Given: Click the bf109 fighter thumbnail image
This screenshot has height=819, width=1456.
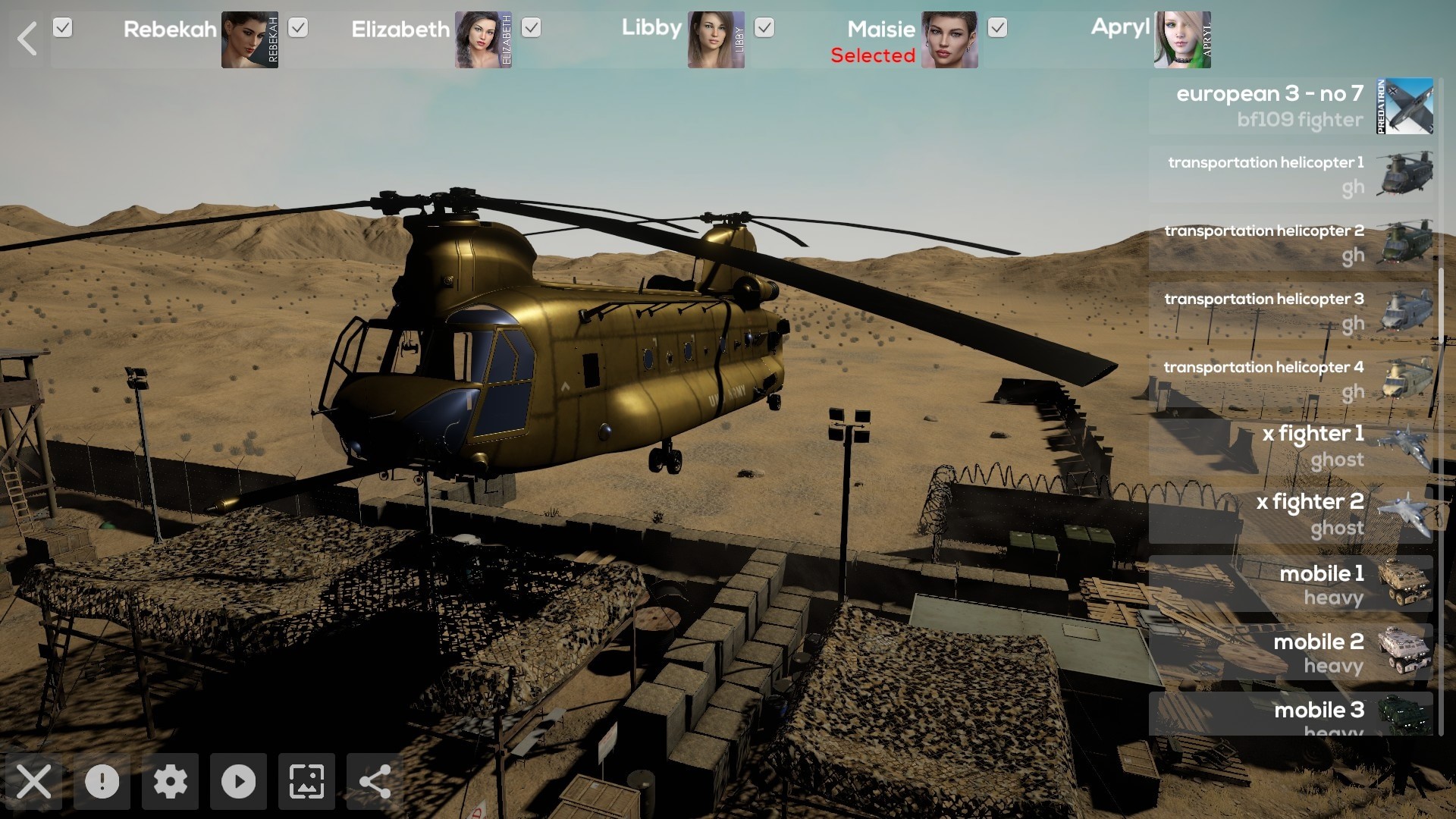Looking at the screenshot, I should [1404, 106].
